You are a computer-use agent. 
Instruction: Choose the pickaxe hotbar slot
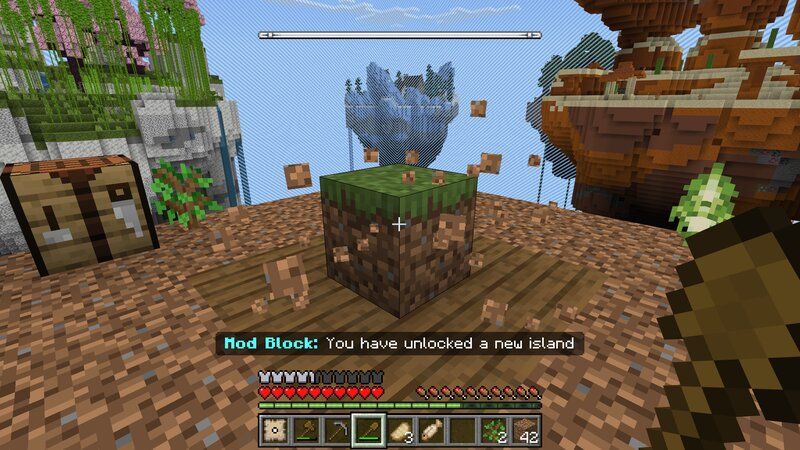click(x=337, y=431)
